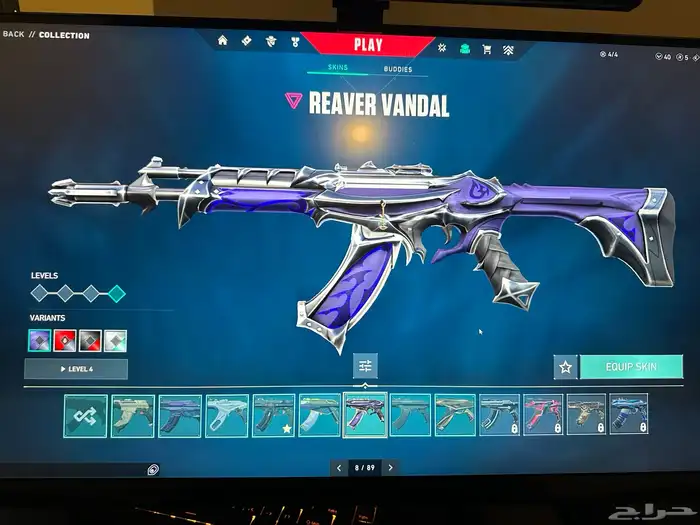This screenshot has height=525, width=700.
Task: Mark skin as favorite with star button
Action: coord(565,367)
